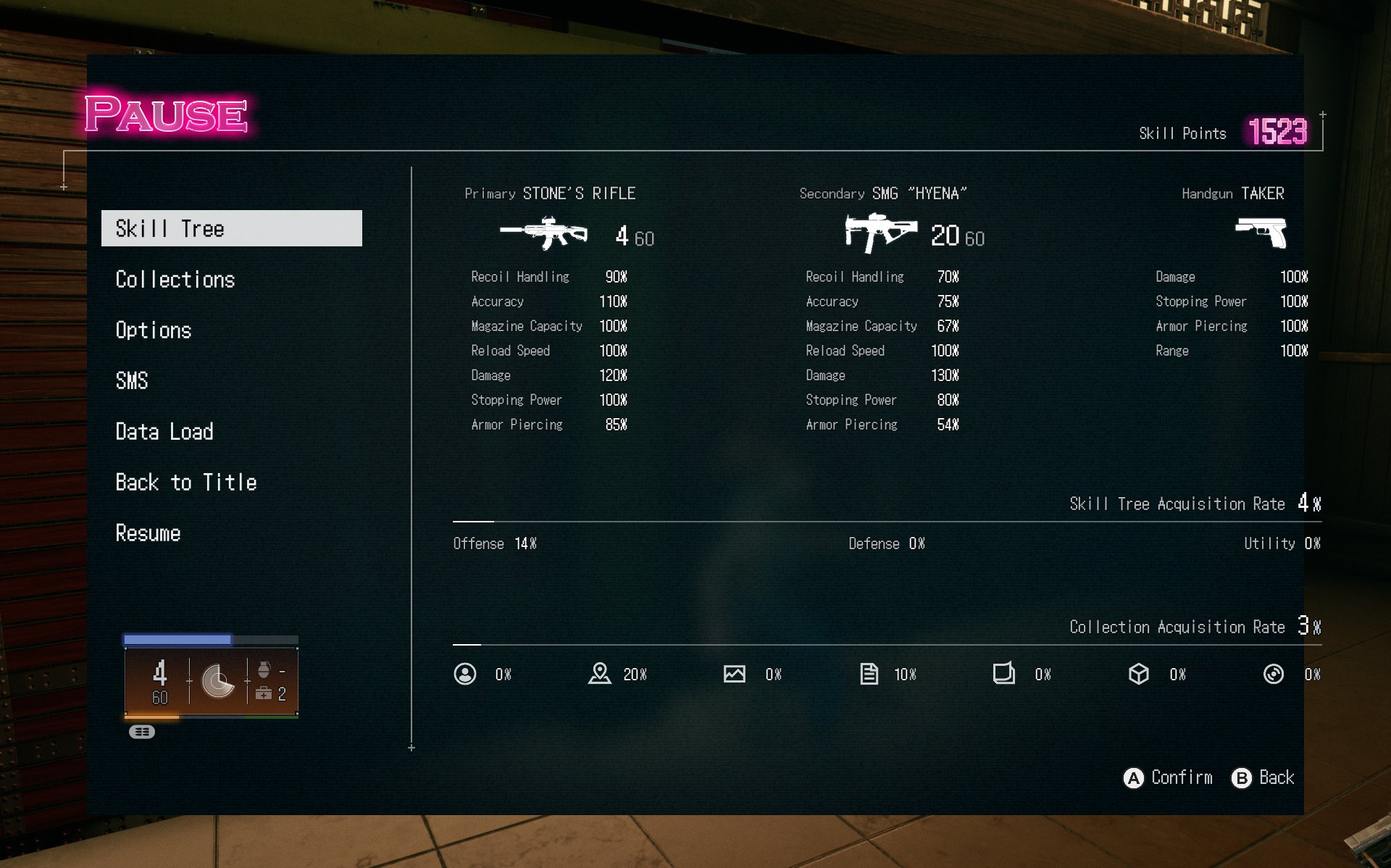This screenshot has width=1391, height=868.
Task: Click the disc collection icon at far right
Action: (1274, 674)
